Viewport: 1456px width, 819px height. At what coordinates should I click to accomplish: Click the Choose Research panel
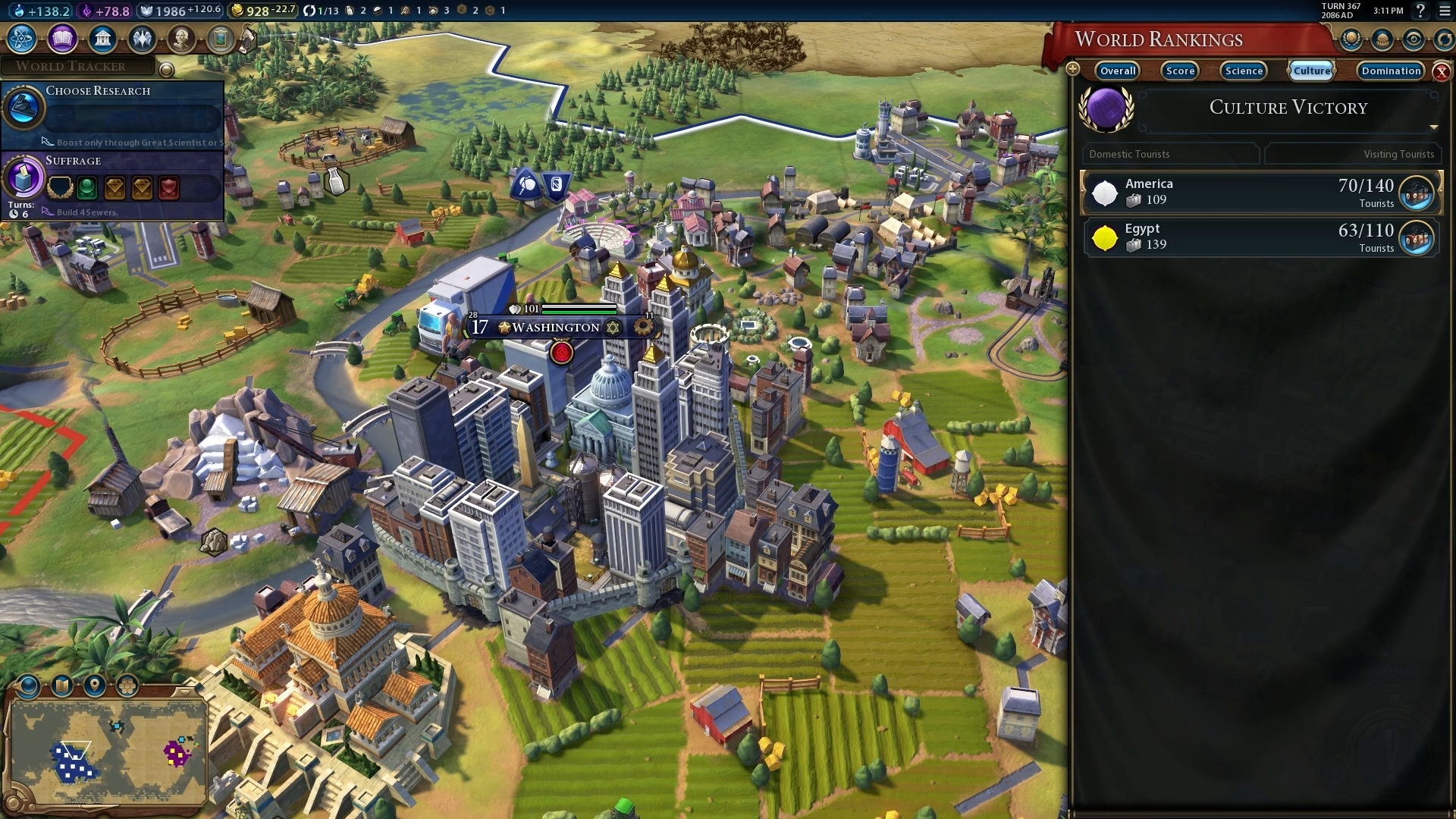pyautogui.click(x=114, y=114)
